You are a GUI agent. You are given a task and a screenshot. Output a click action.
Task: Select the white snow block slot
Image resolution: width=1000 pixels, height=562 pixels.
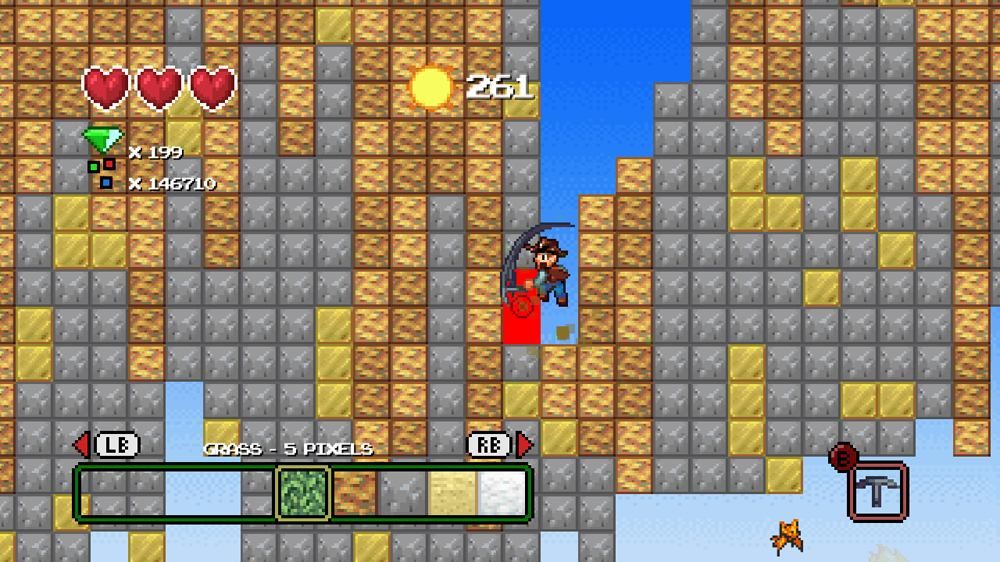[501, 493]
